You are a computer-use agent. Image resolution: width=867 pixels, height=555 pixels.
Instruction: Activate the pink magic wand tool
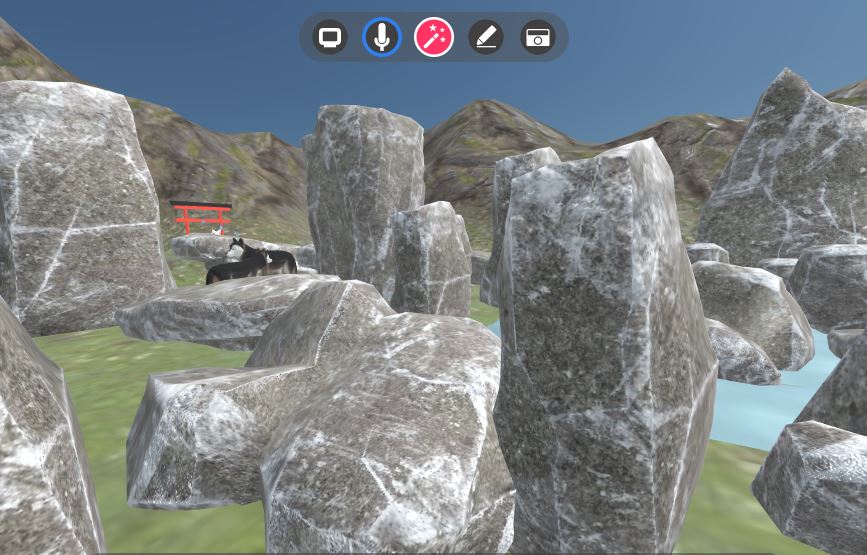pyautogui.click(x=434, y=38)
